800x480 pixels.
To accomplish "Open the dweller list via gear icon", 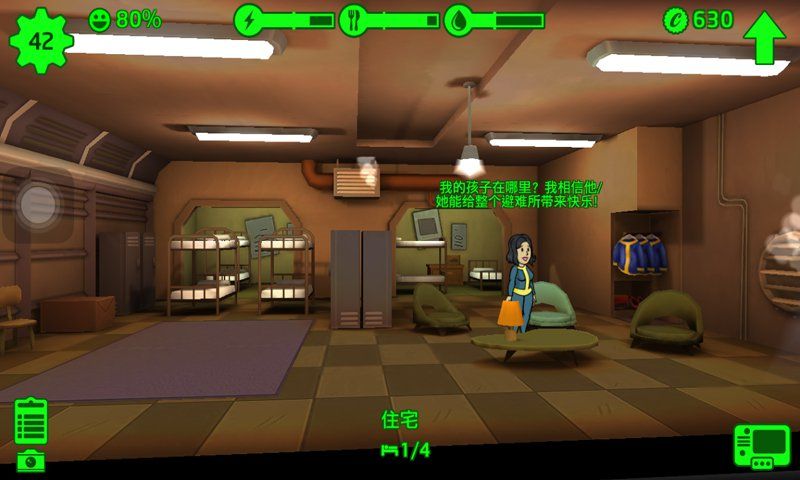I will pos(41,41).
